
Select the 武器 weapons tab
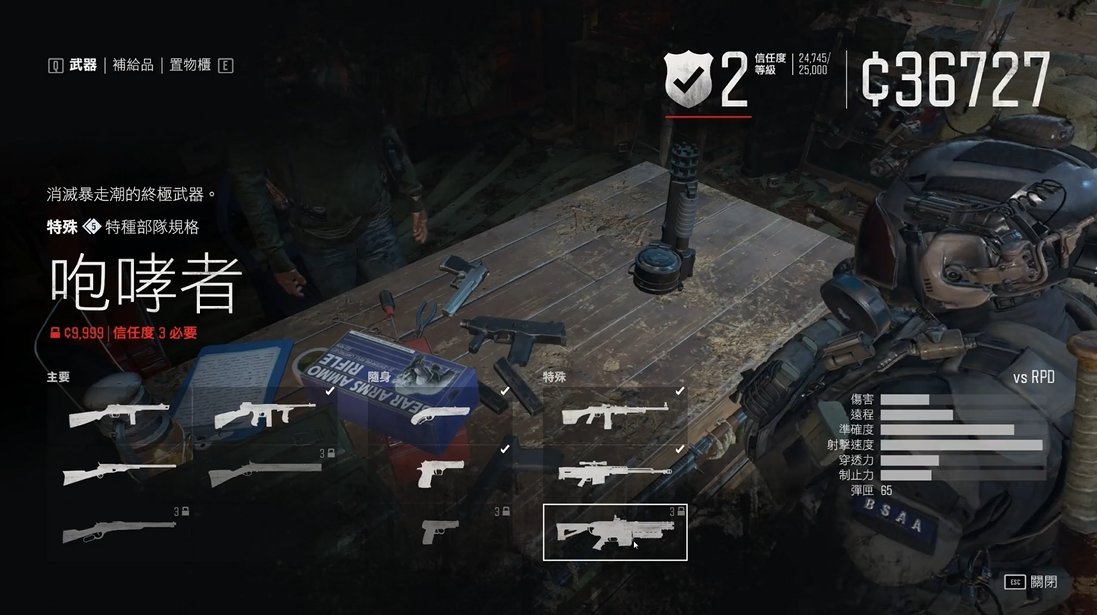click(83, 66)
